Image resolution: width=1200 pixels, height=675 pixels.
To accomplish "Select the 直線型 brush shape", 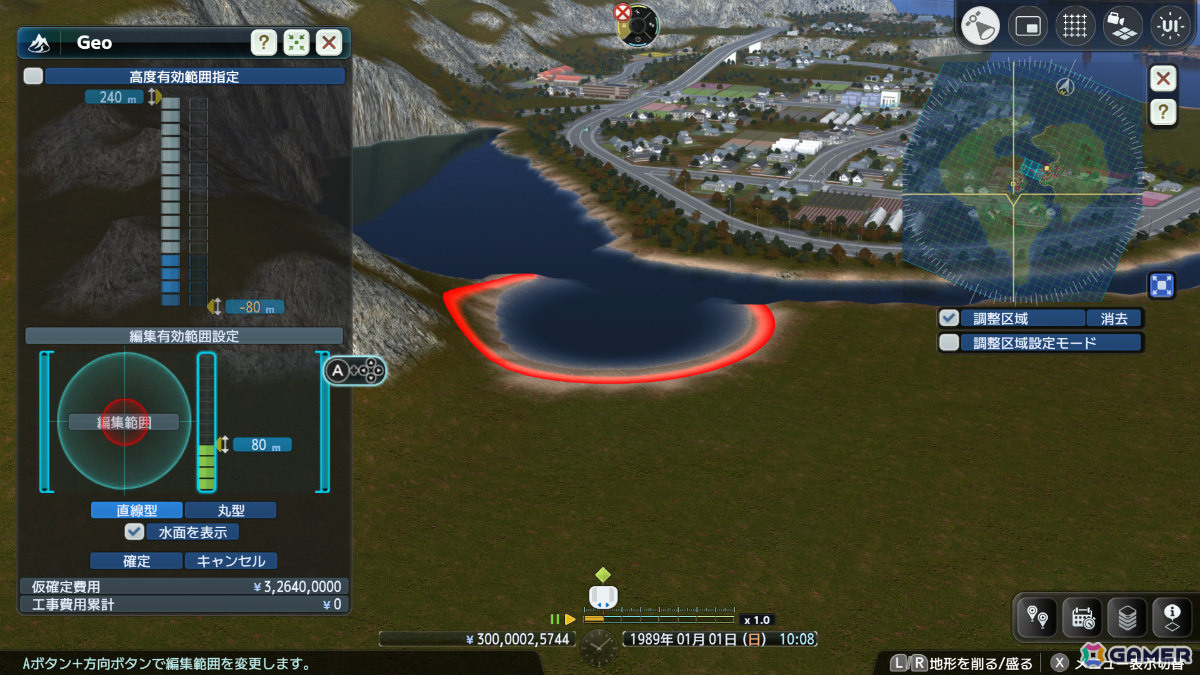I will tap(136, 510).
